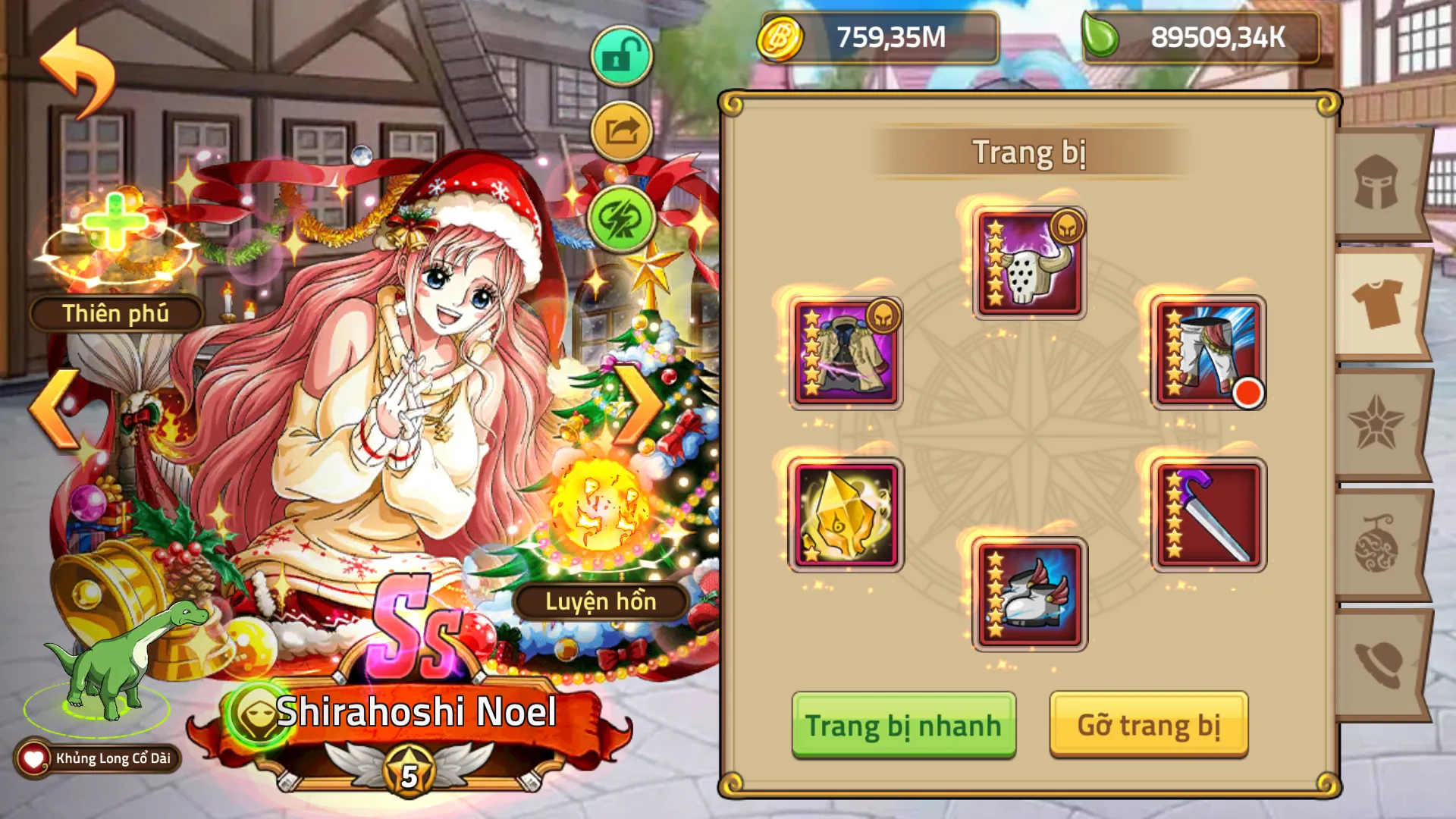
Task: Select the equipped coat item
Action: pyautogui.click(x=847, y=353)
